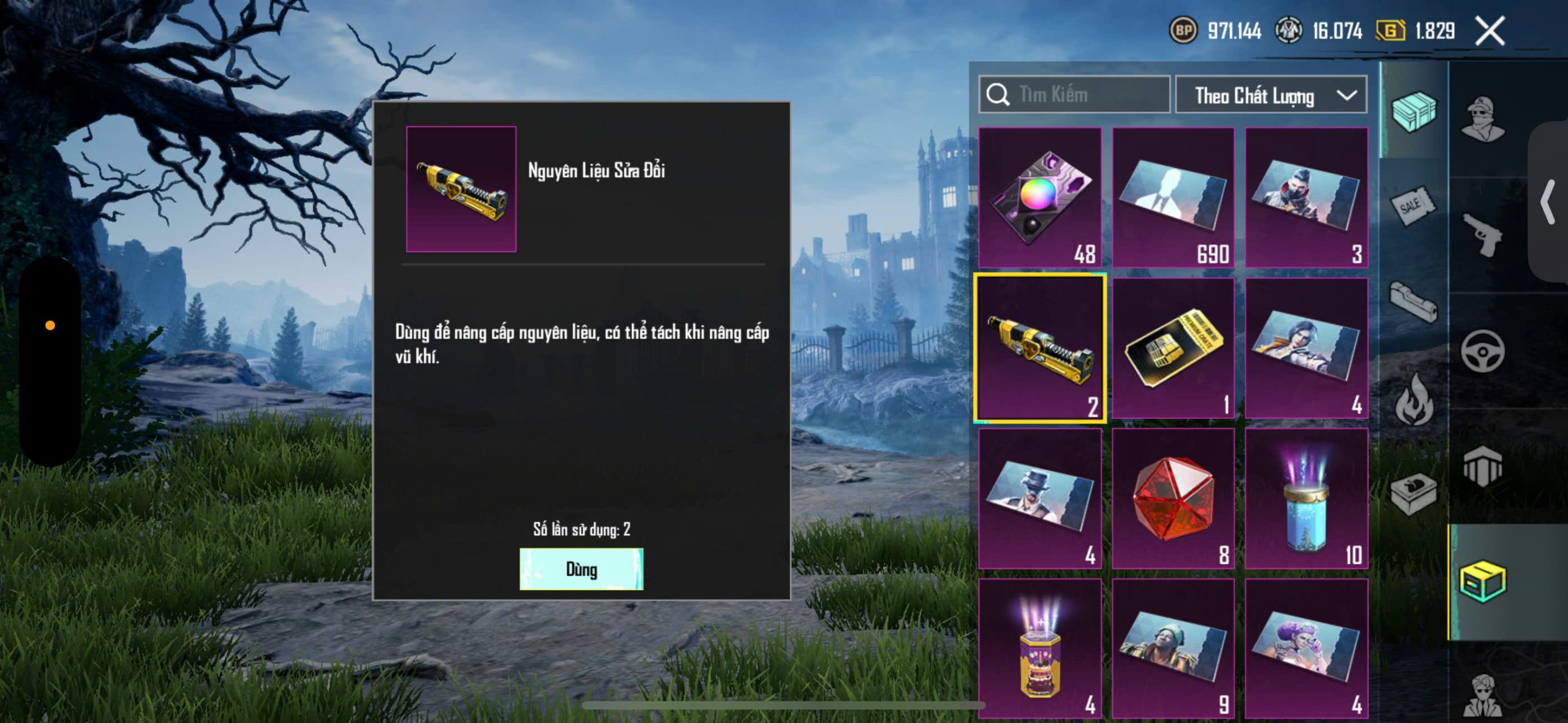Select the rainbow color card item
The width and height of the screenshot is (1568, 723).
[x=1040, y=197]
